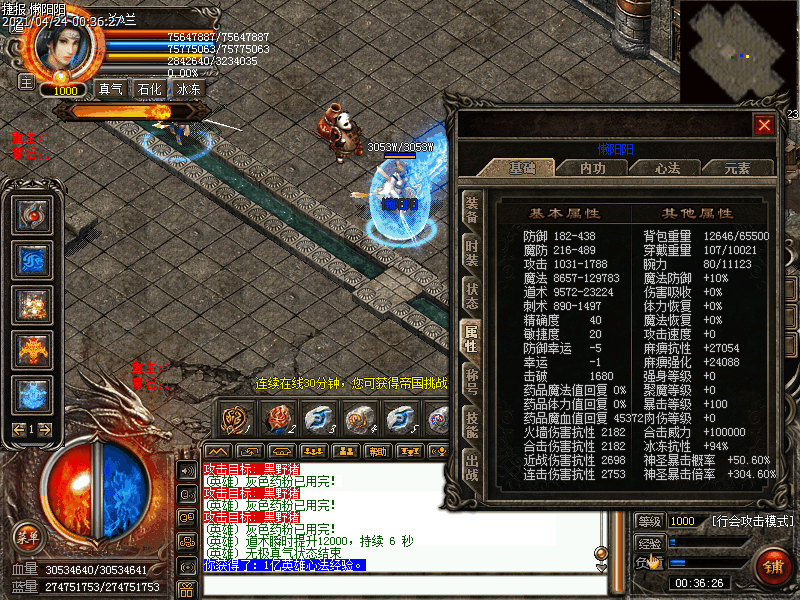This screenshot has height=600, width=800.
Task: Open the 心法 tab
Action: (666, 168)
